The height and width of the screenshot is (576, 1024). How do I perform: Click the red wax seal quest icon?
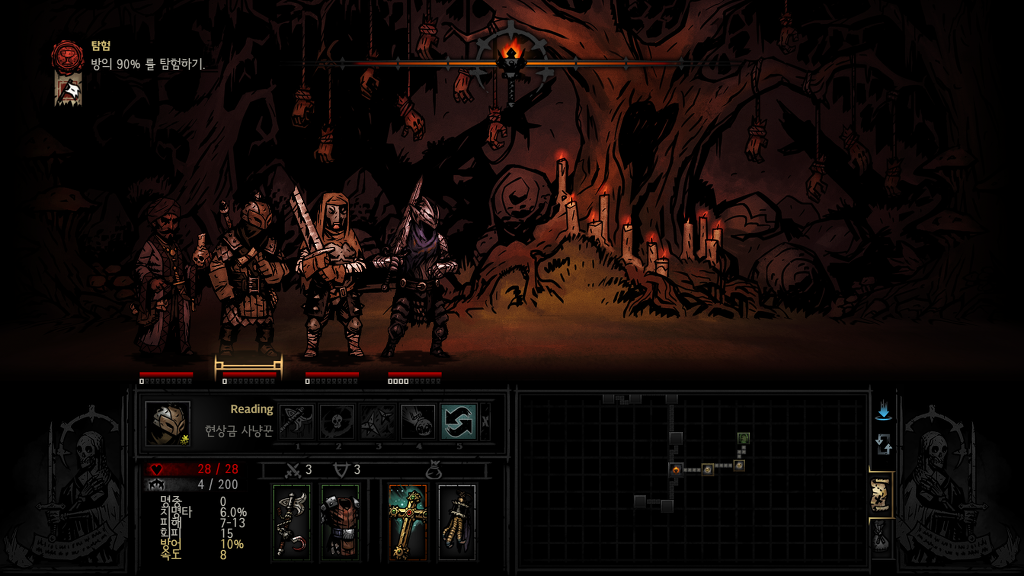(68, 55)
